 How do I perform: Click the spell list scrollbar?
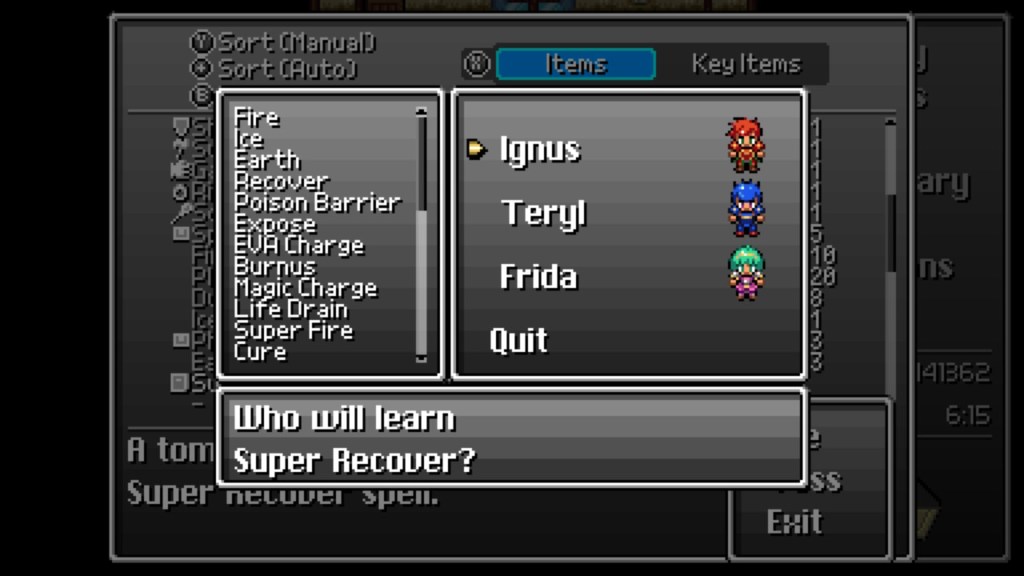tap(421, 235)
